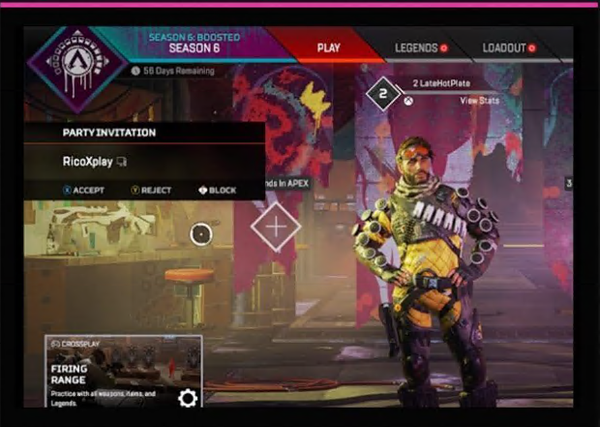The height and width of the screenshot is (427, 600).
Task: View Stats for LateHotPlate
Action: point(478,101)
